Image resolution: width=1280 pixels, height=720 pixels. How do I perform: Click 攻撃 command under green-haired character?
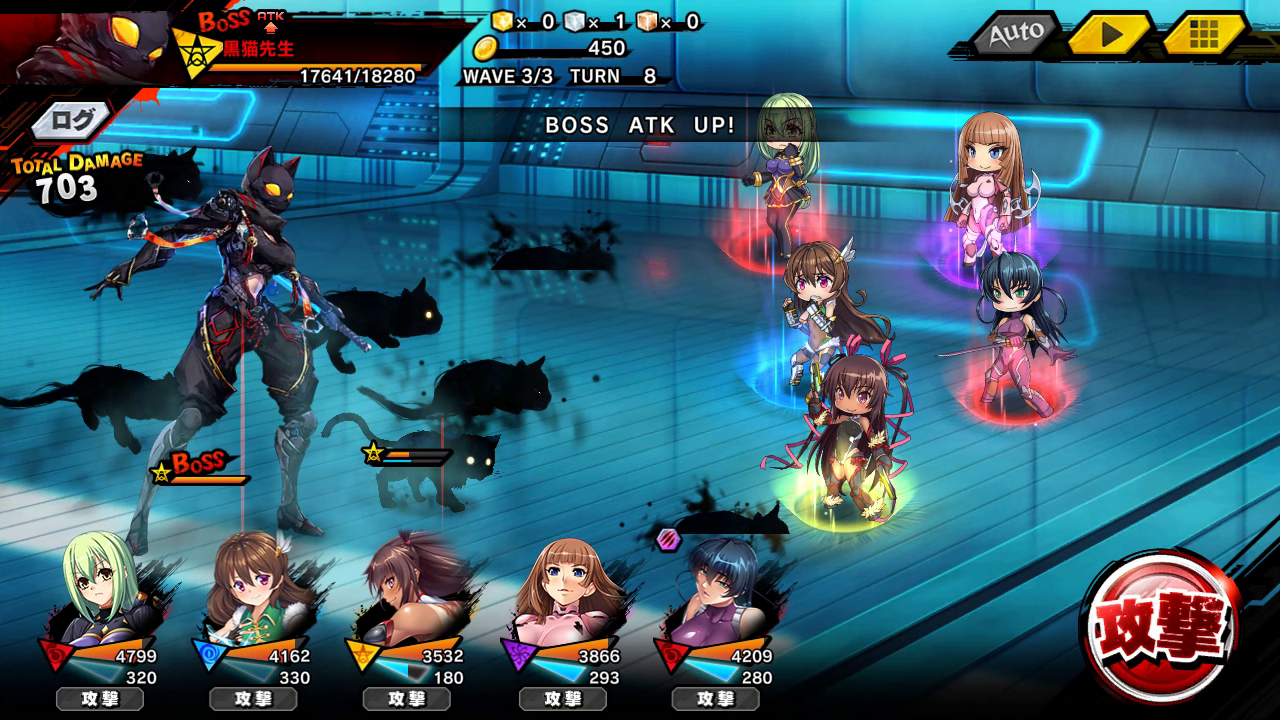pyautogui.click(x=99, y=698)
